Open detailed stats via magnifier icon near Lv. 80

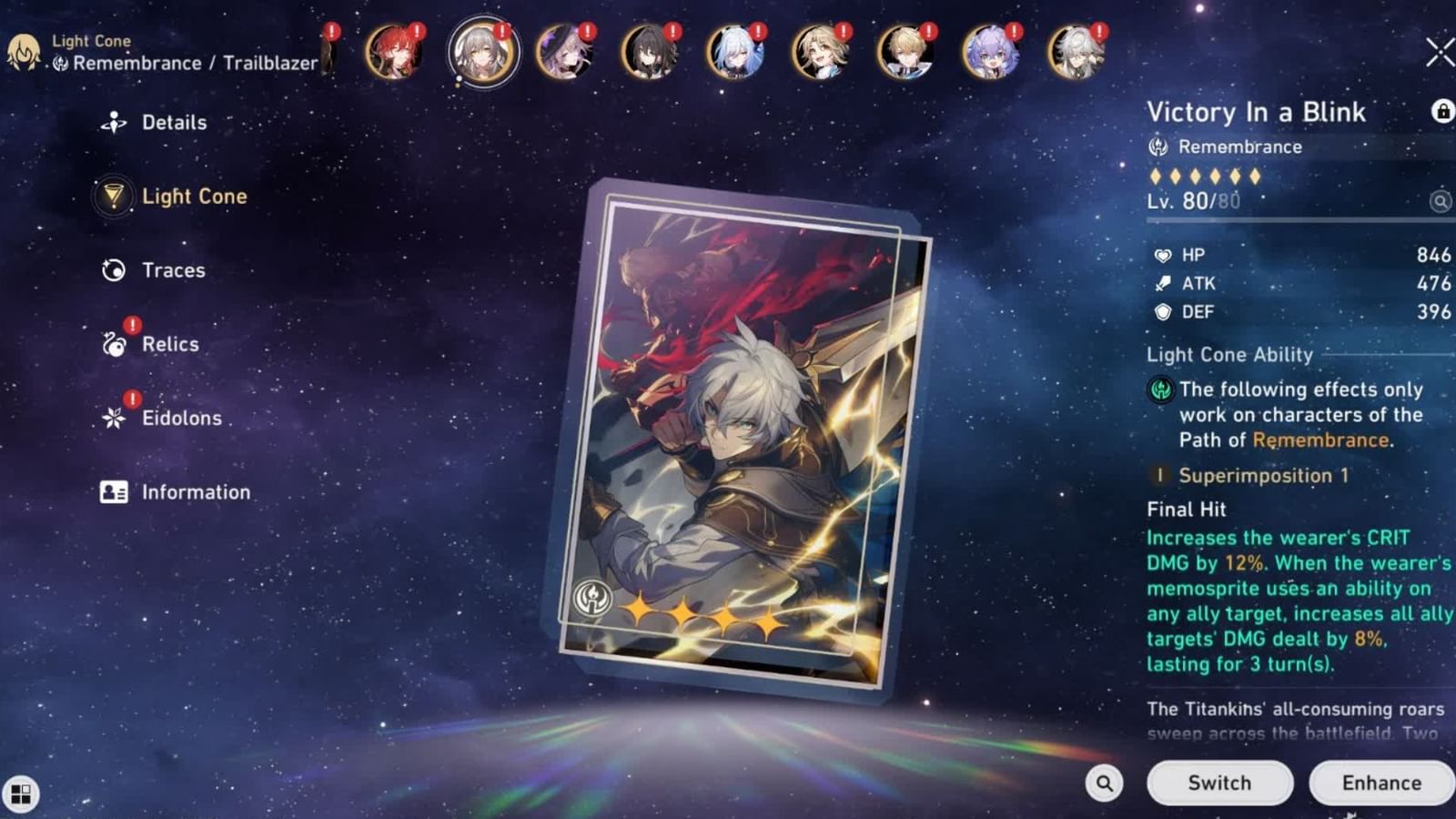1442,200
